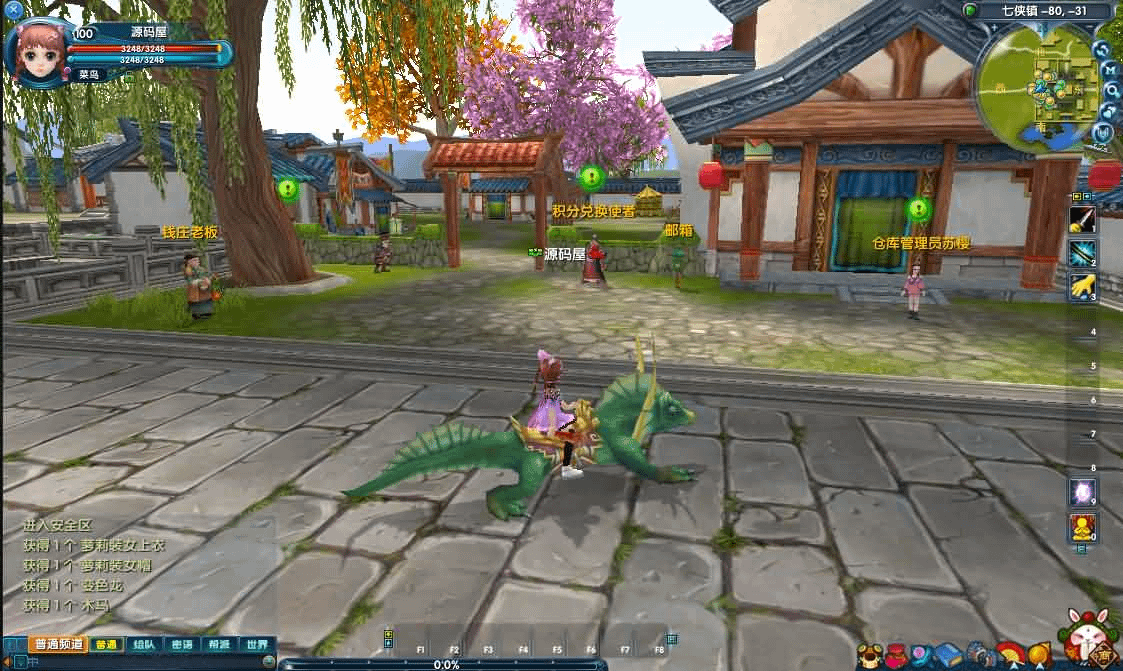The width and height of the screenshot is (1123, 671).
Task: Use the purple orb item in slot 9
Action: [x=1081, y=491]
